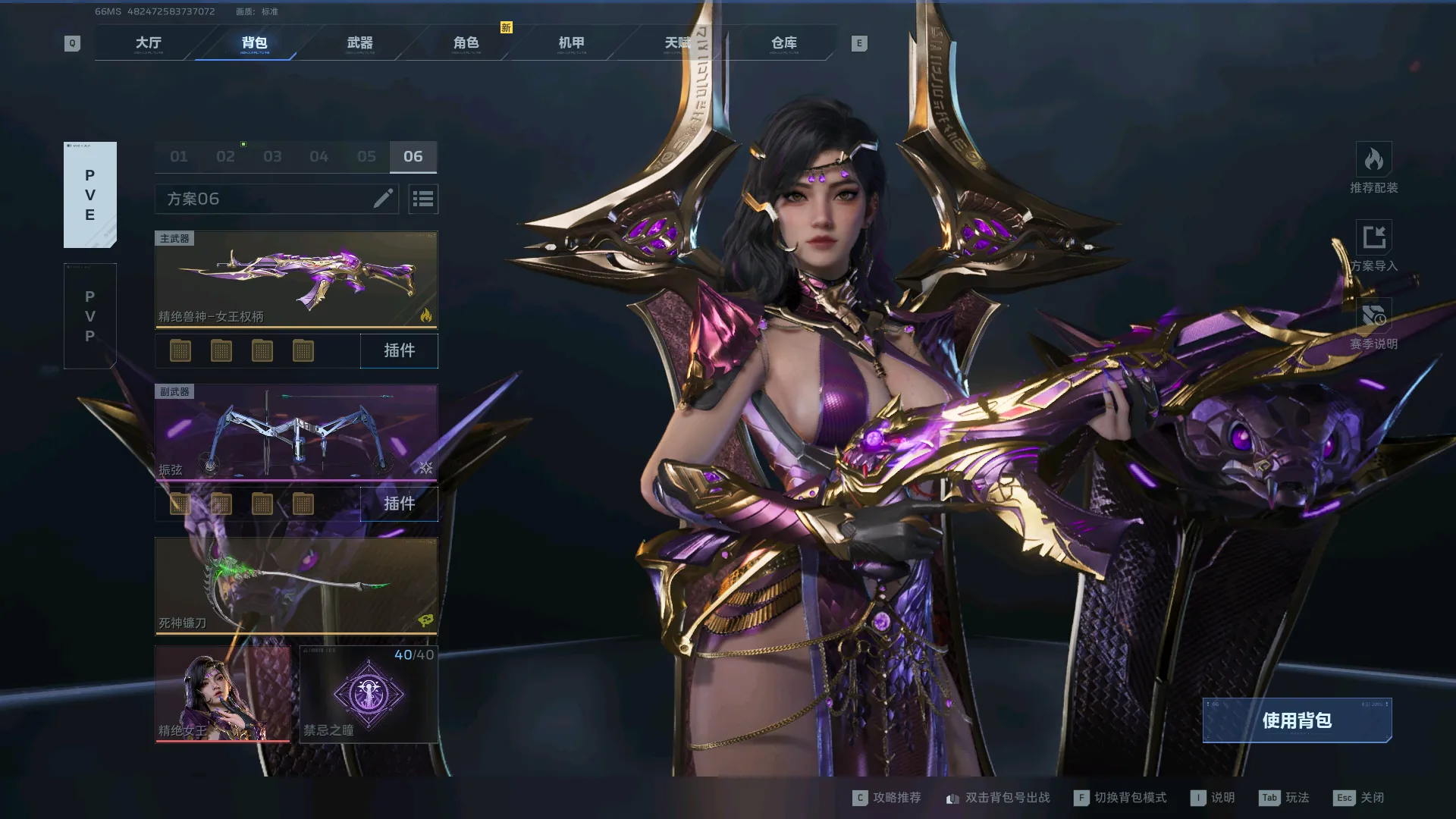Open the 武器 weapons tab
Screen dimensions: 1456x819
360,43
